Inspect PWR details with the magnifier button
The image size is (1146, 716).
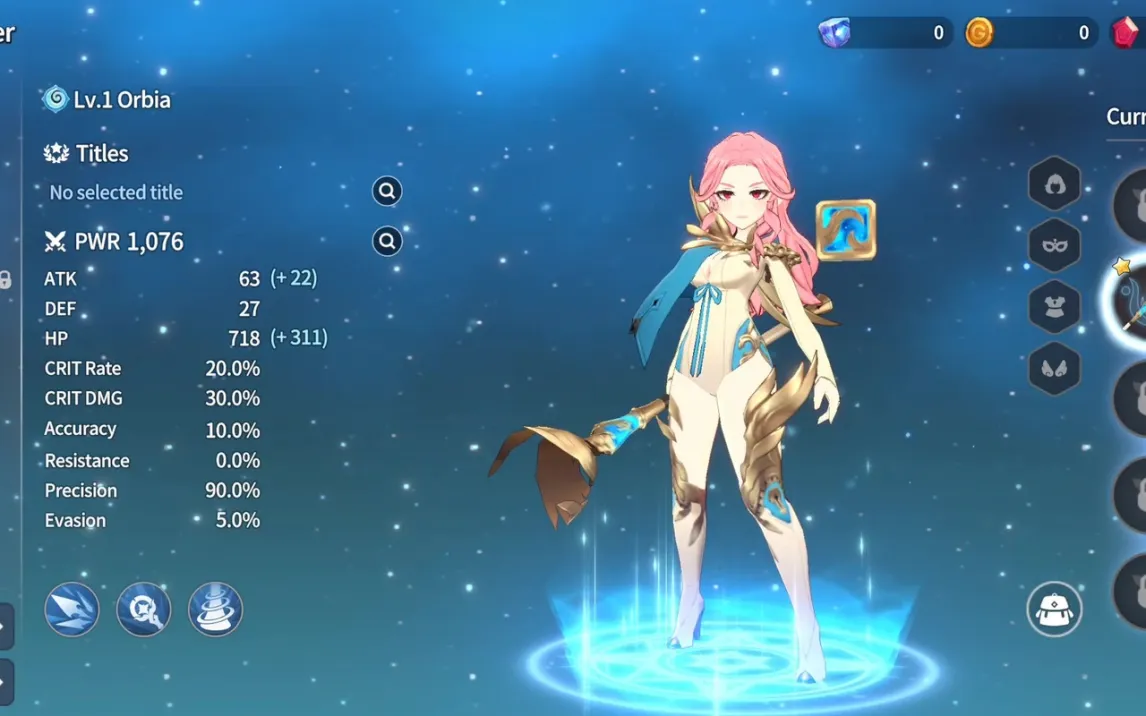point(387,241)
